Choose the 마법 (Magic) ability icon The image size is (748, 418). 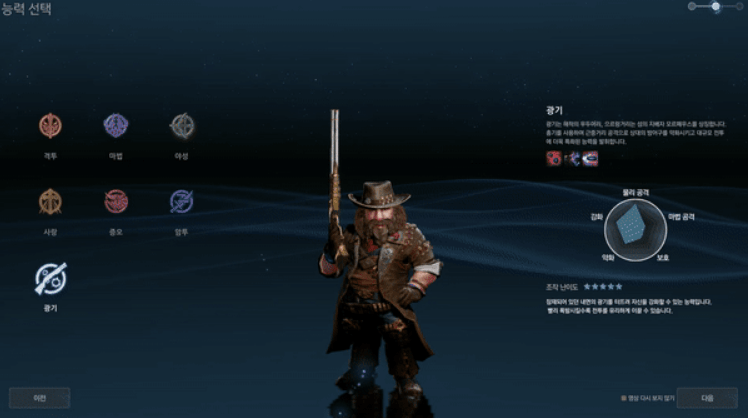tap(116, 125)
